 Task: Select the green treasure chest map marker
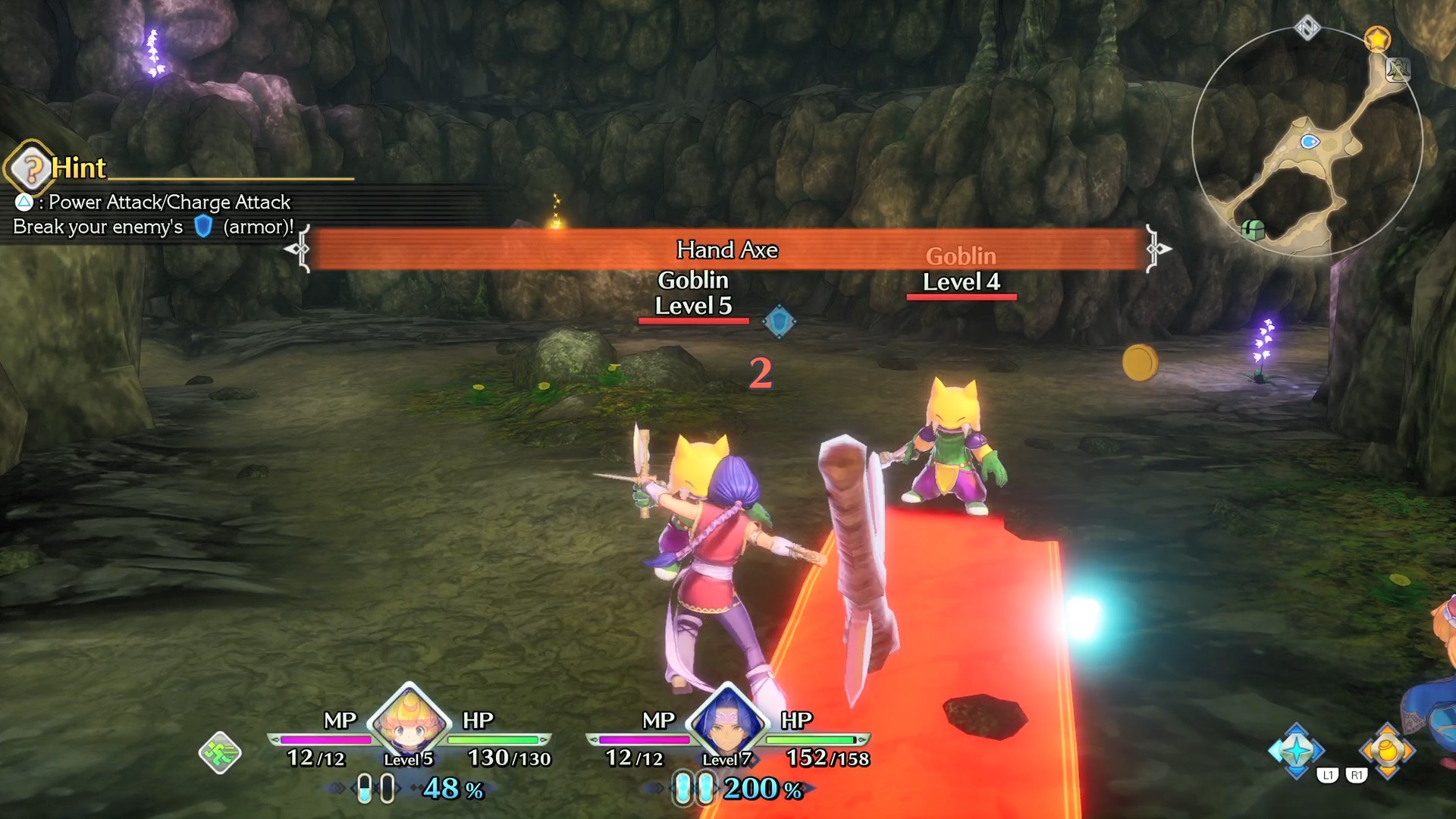click(1253, 228)
